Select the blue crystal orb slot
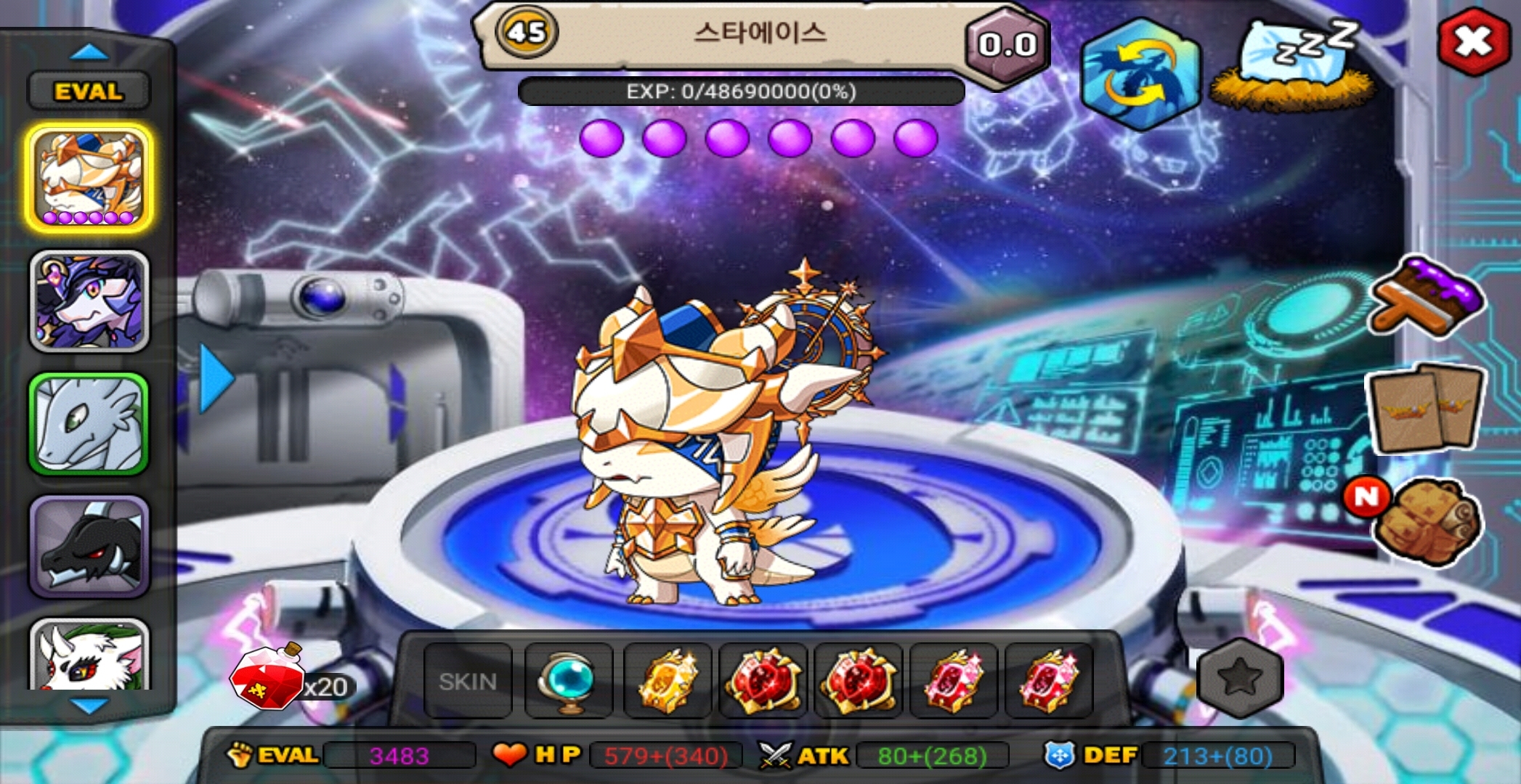 tap(569, 682)
